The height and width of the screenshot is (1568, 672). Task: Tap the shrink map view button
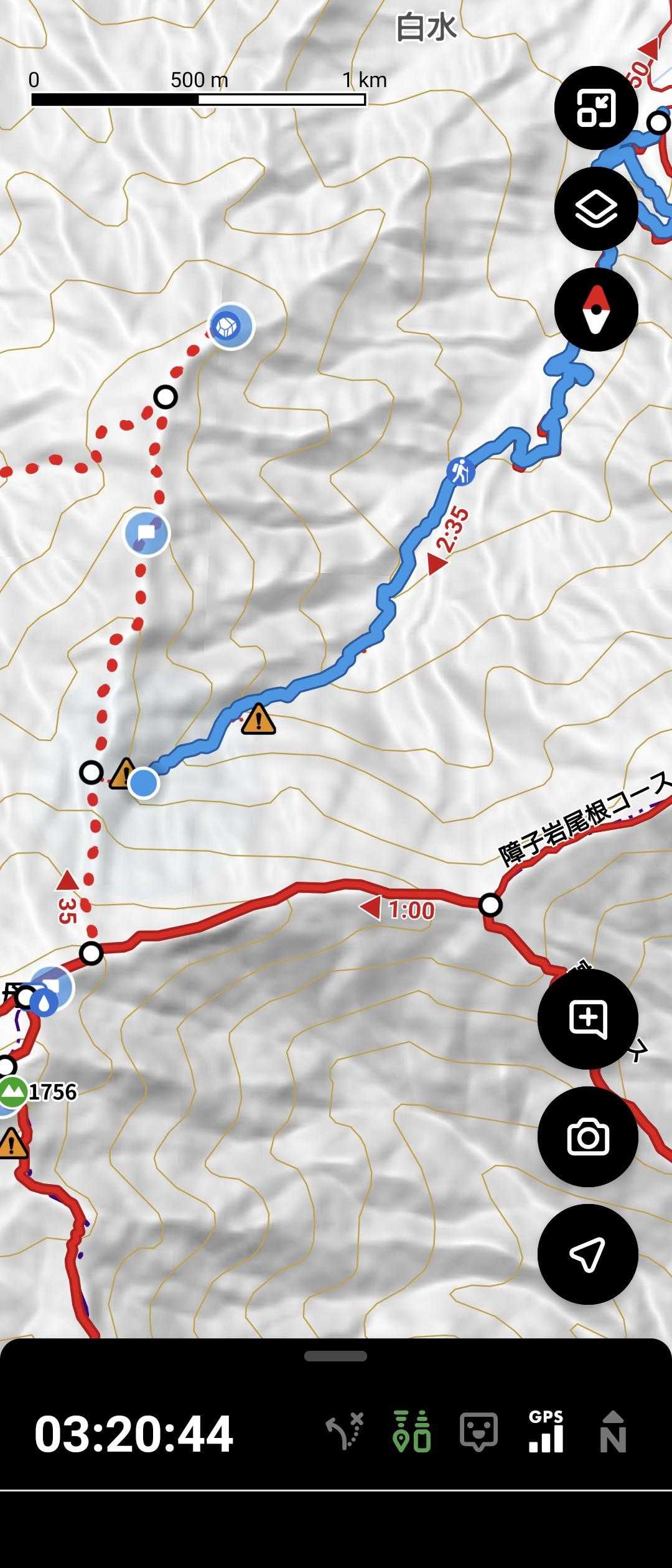[x=595, y=108]
